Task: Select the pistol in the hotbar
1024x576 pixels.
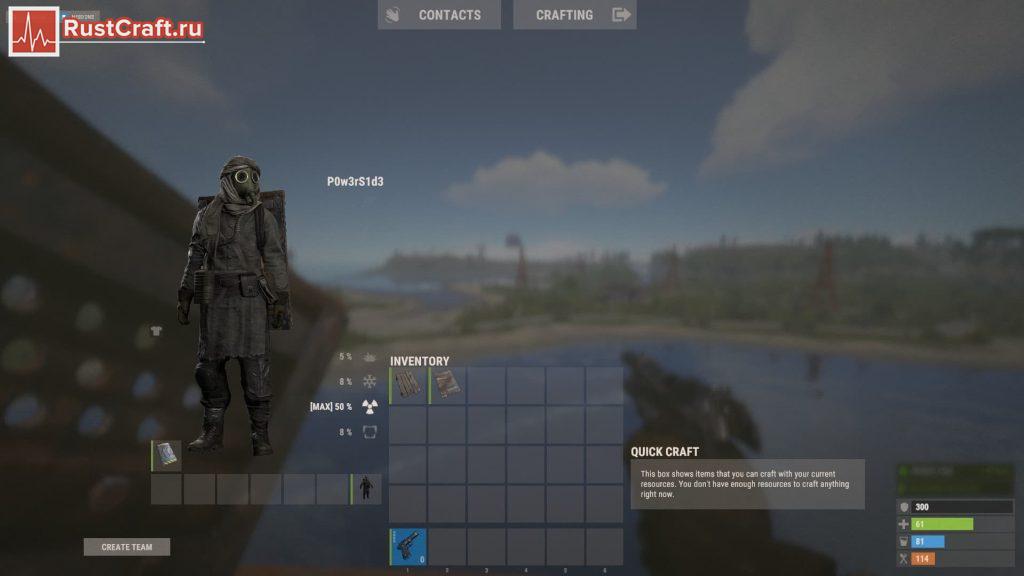Action: tap(408, 547)
